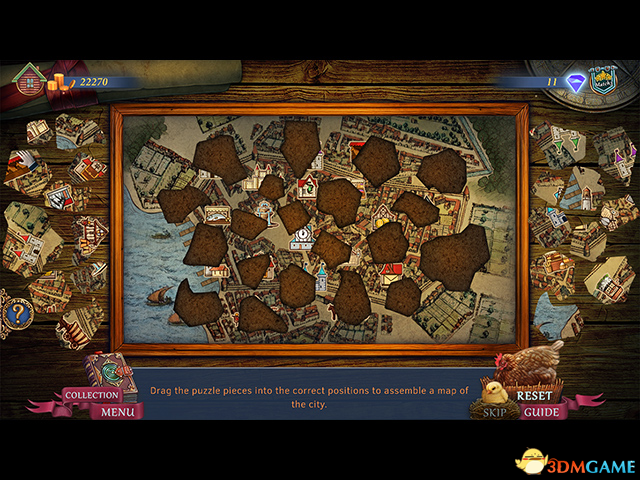Select the purple gem currency icon
The width and height of the screenshot is (640, 480).
point(575,83)
